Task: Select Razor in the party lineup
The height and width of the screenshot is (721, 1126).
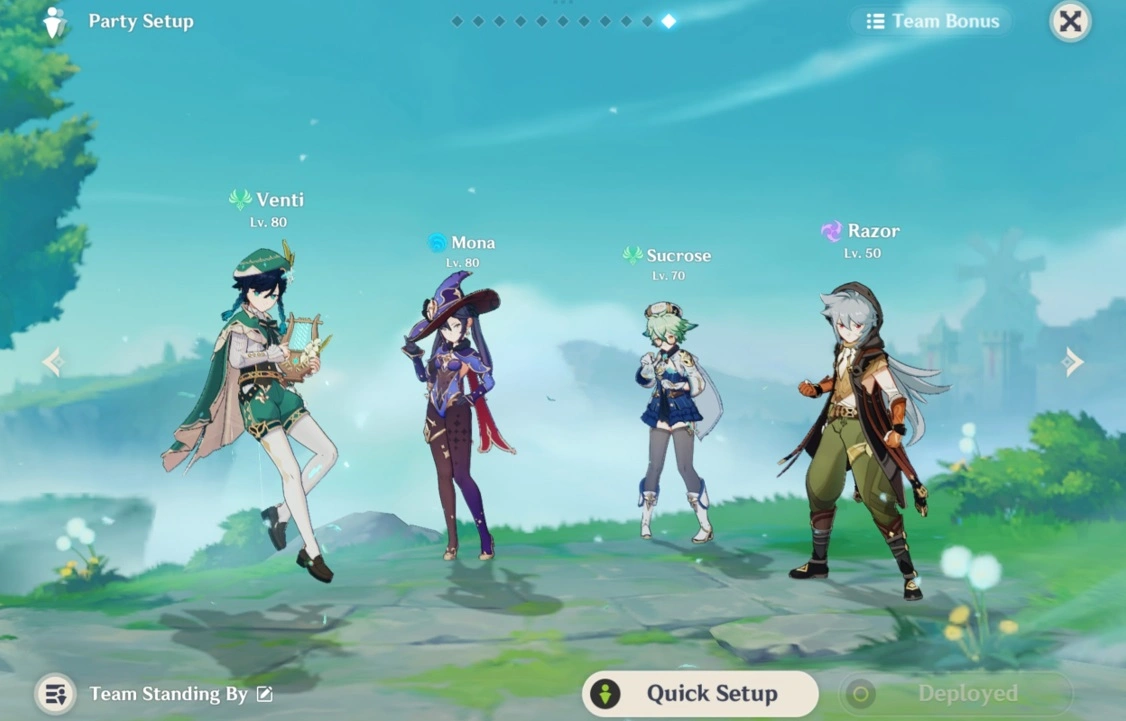Action: (x=862, y=430)
